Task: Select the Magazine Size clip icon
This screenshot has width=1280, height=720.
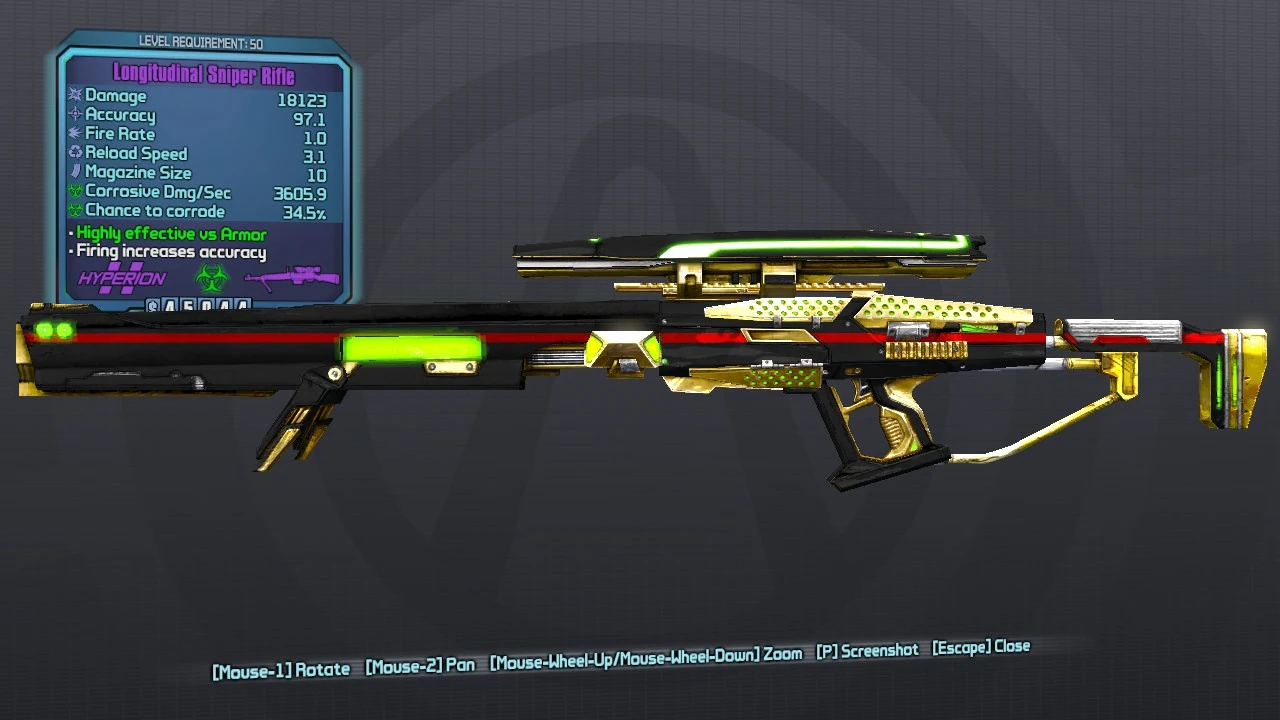Action: click(75, 172)
